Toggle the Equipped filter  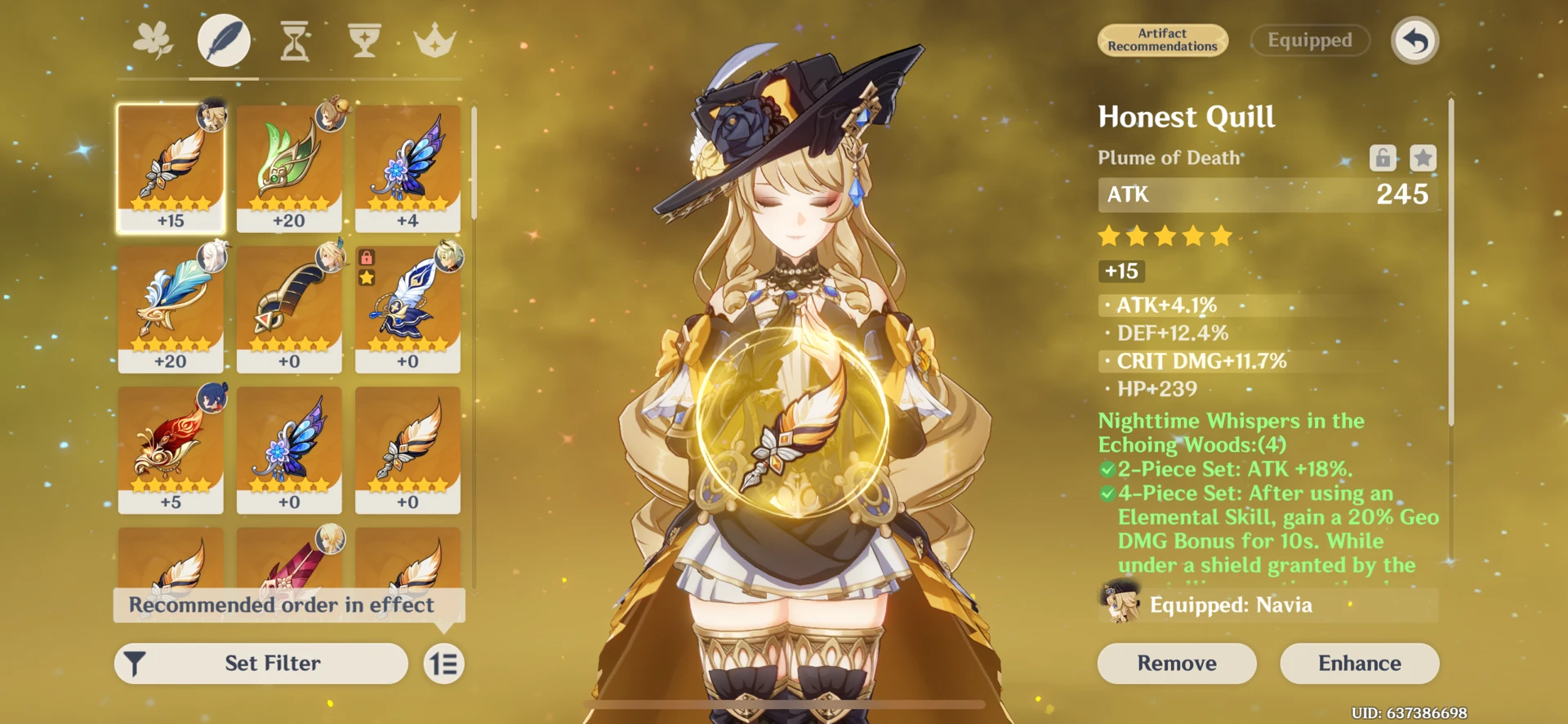(1310, 39)
